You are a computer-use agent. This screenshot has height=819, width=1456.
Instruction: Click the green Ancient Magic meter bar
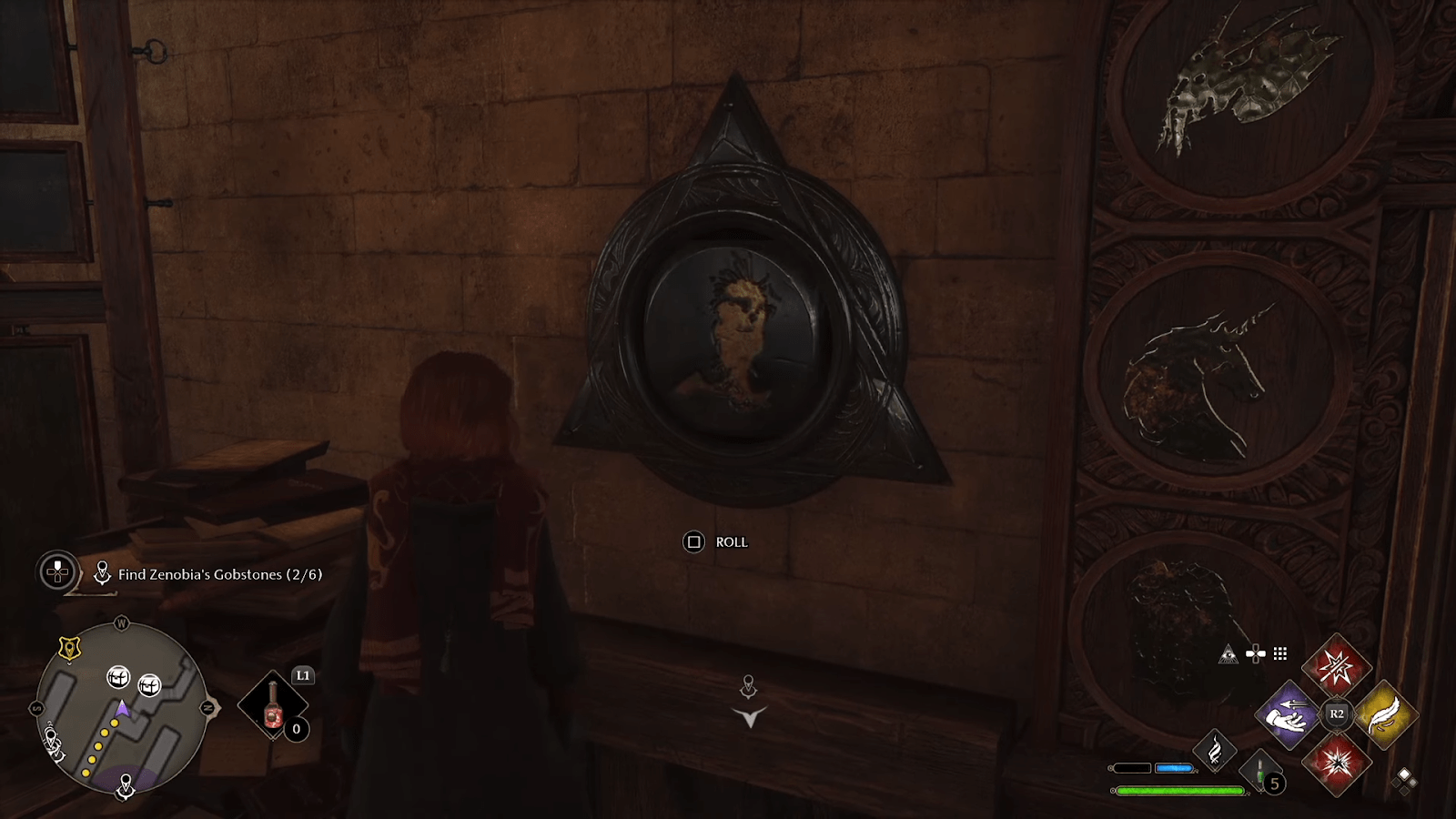click(1178, 790)
